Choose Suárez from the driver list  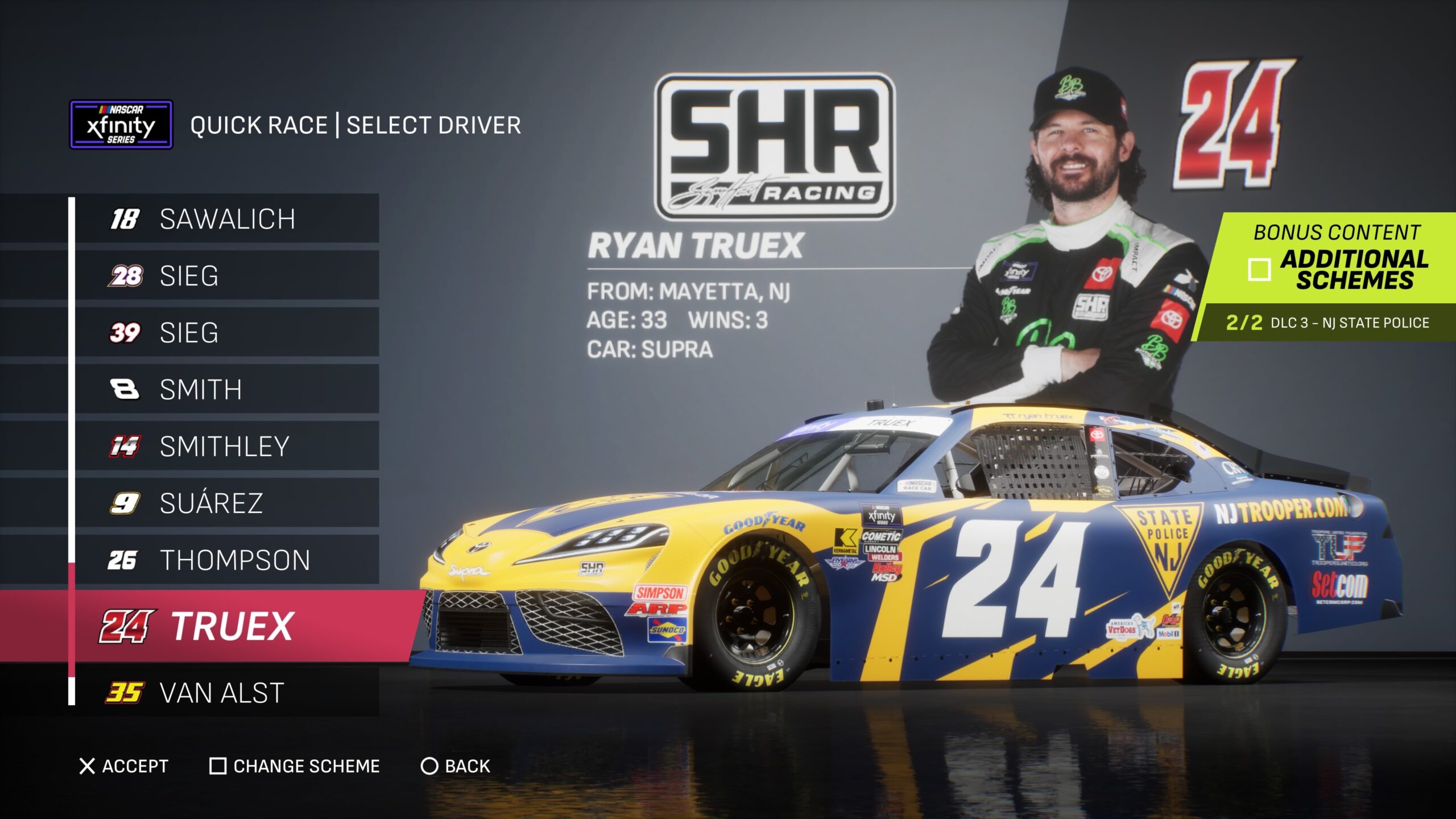pos(226,503)
